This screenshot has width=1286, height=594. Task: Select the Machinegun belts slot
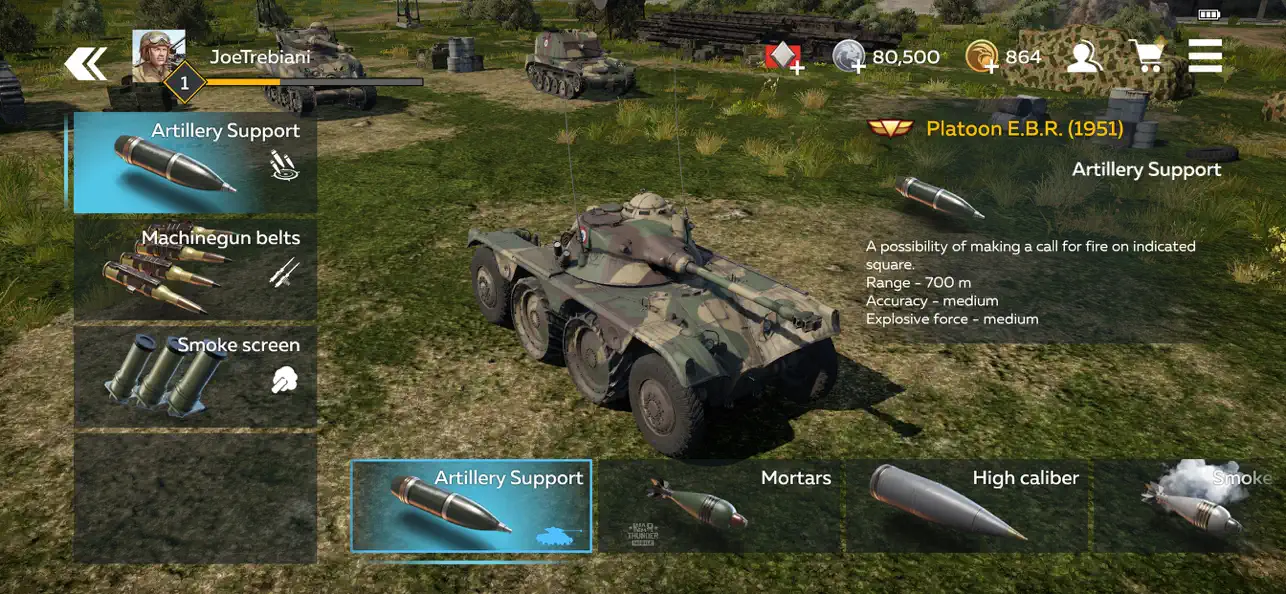(195, 270)
